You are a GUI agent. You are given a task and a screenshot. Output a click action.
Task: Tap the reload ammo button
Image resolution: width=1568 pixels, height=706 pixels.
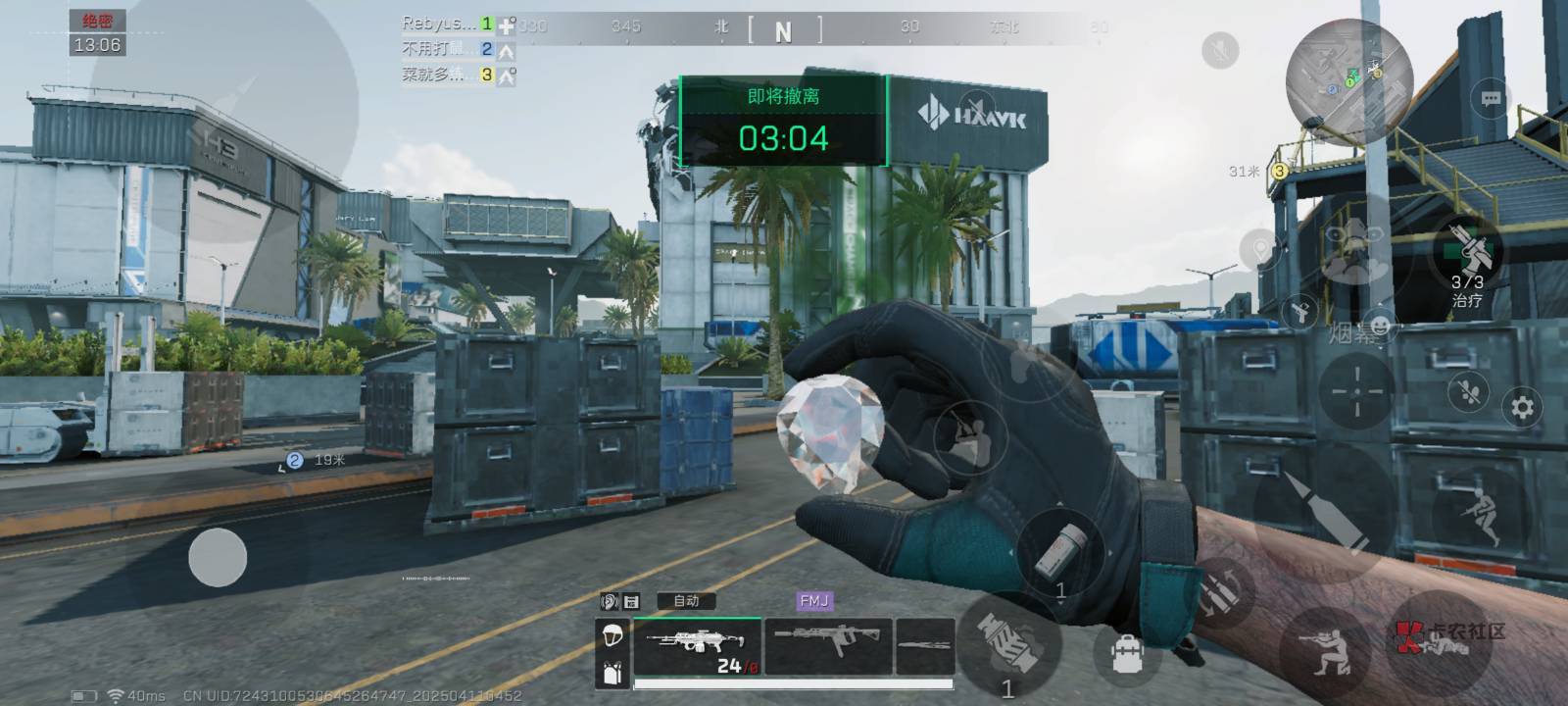coord(1220,591)
